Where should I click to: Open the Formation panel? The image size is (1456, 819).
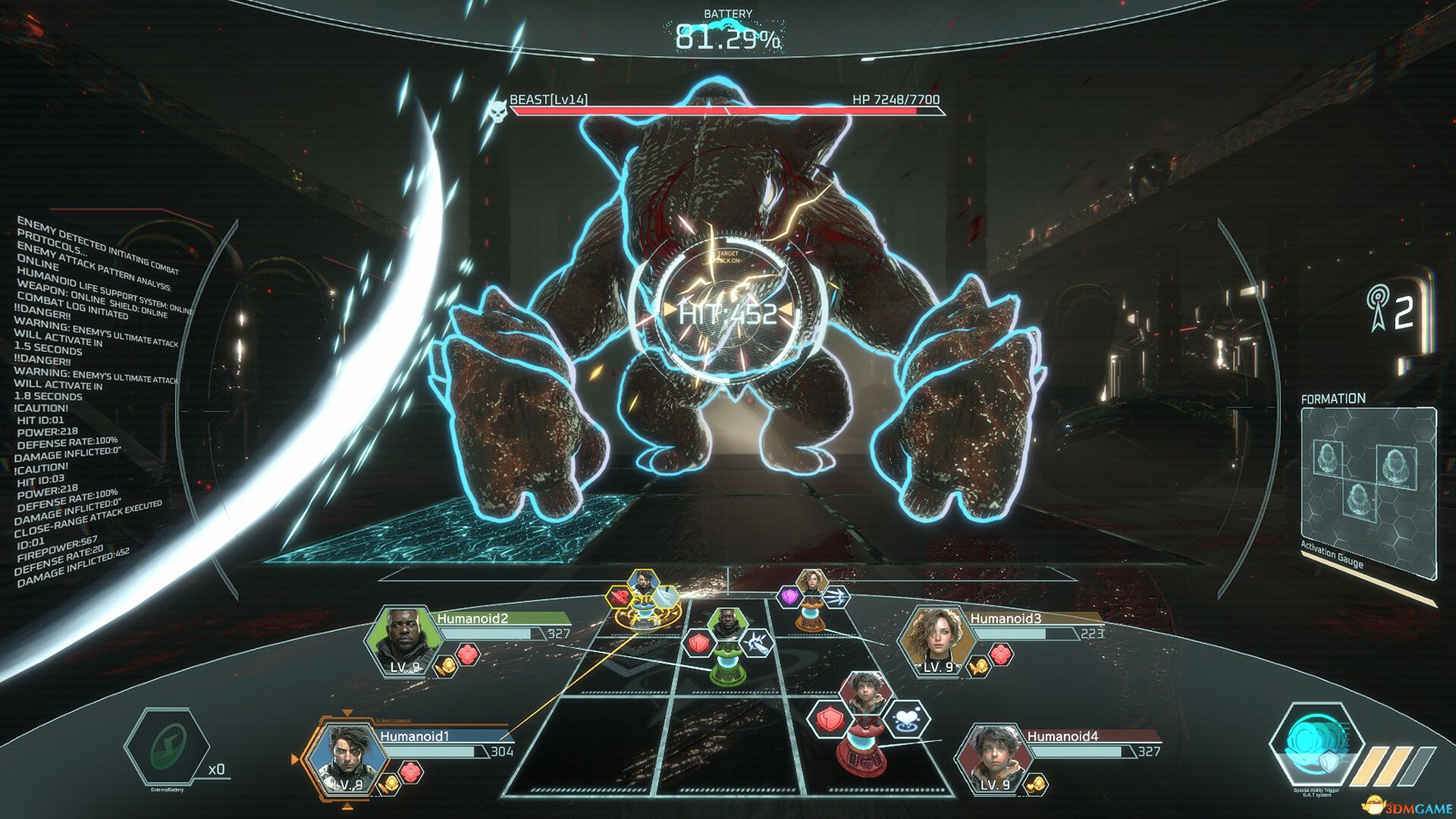pyautogui.click(x=1368, y=485)
